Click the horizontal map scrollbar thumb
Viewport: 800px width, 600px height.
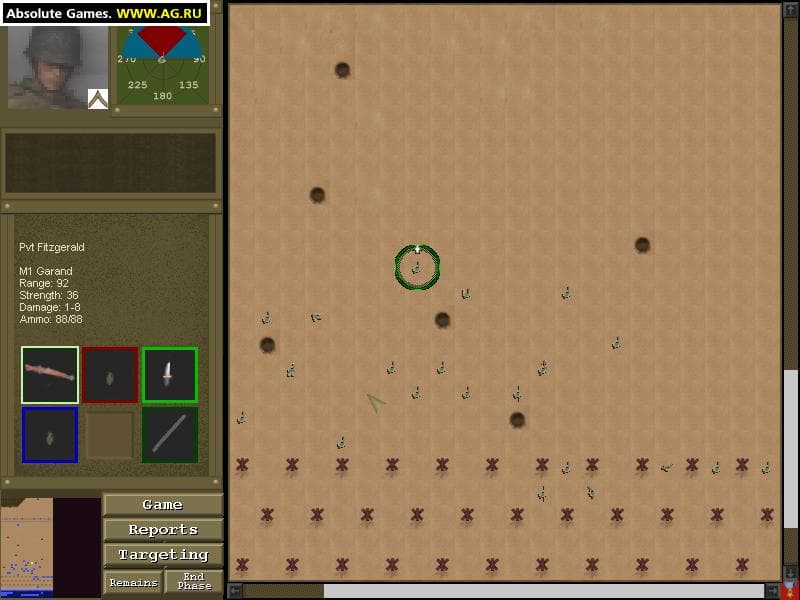[x=283, y=591]
